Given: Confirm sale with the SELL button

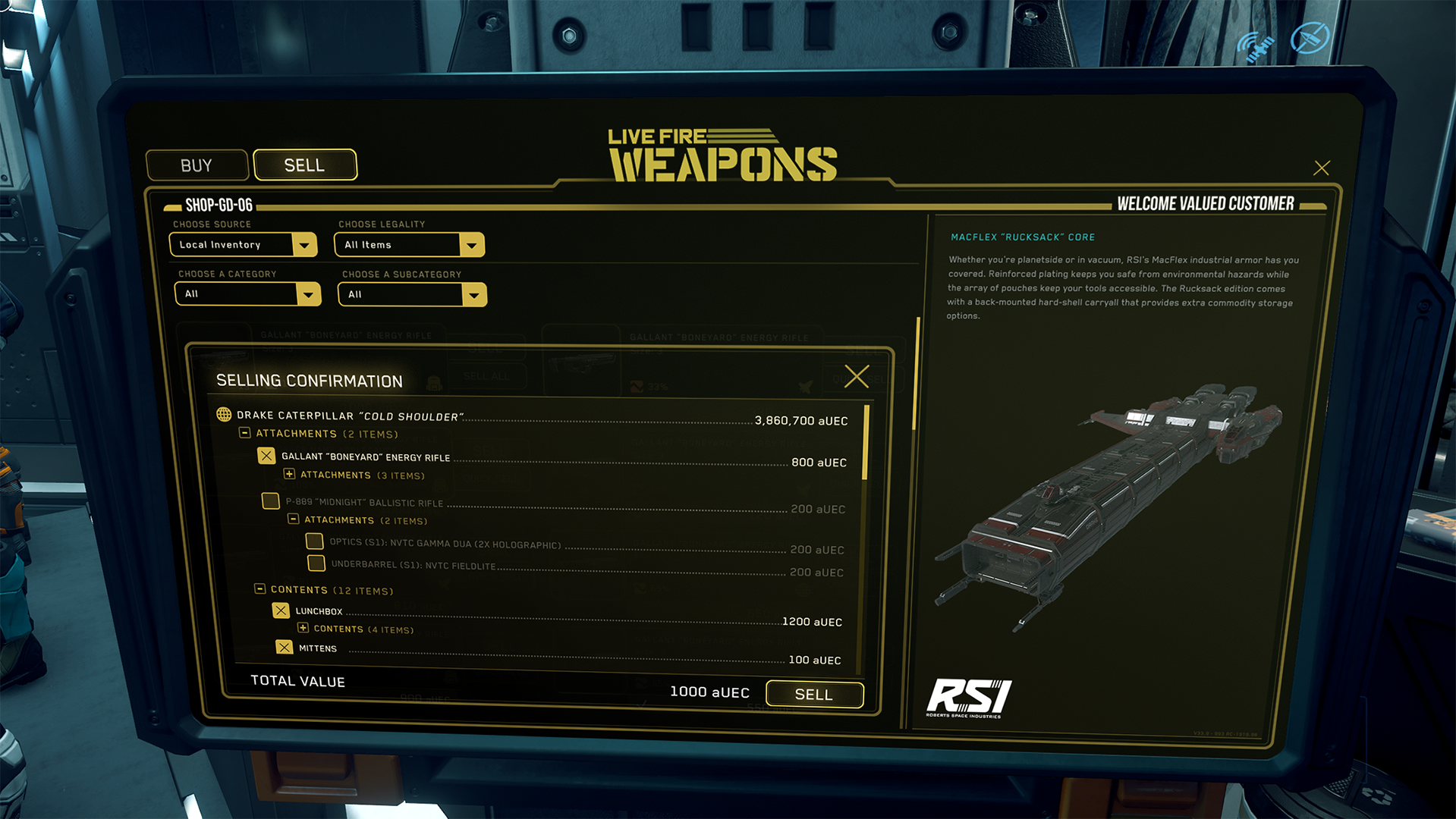Looking at the screenshot, I should pyautogui.click(x=813, y=694).
